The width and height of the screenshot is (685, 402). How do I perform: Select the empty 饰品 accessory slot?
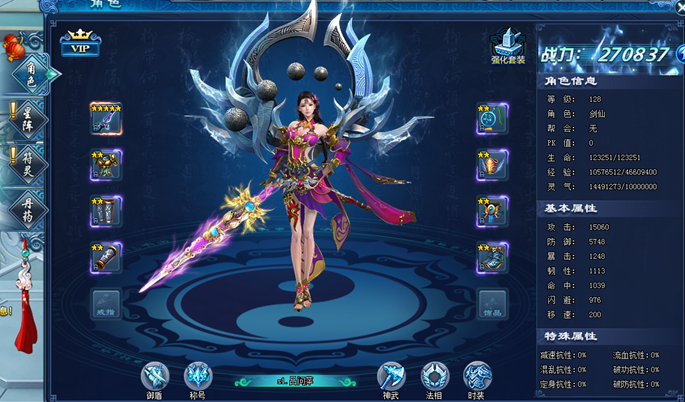491,303
